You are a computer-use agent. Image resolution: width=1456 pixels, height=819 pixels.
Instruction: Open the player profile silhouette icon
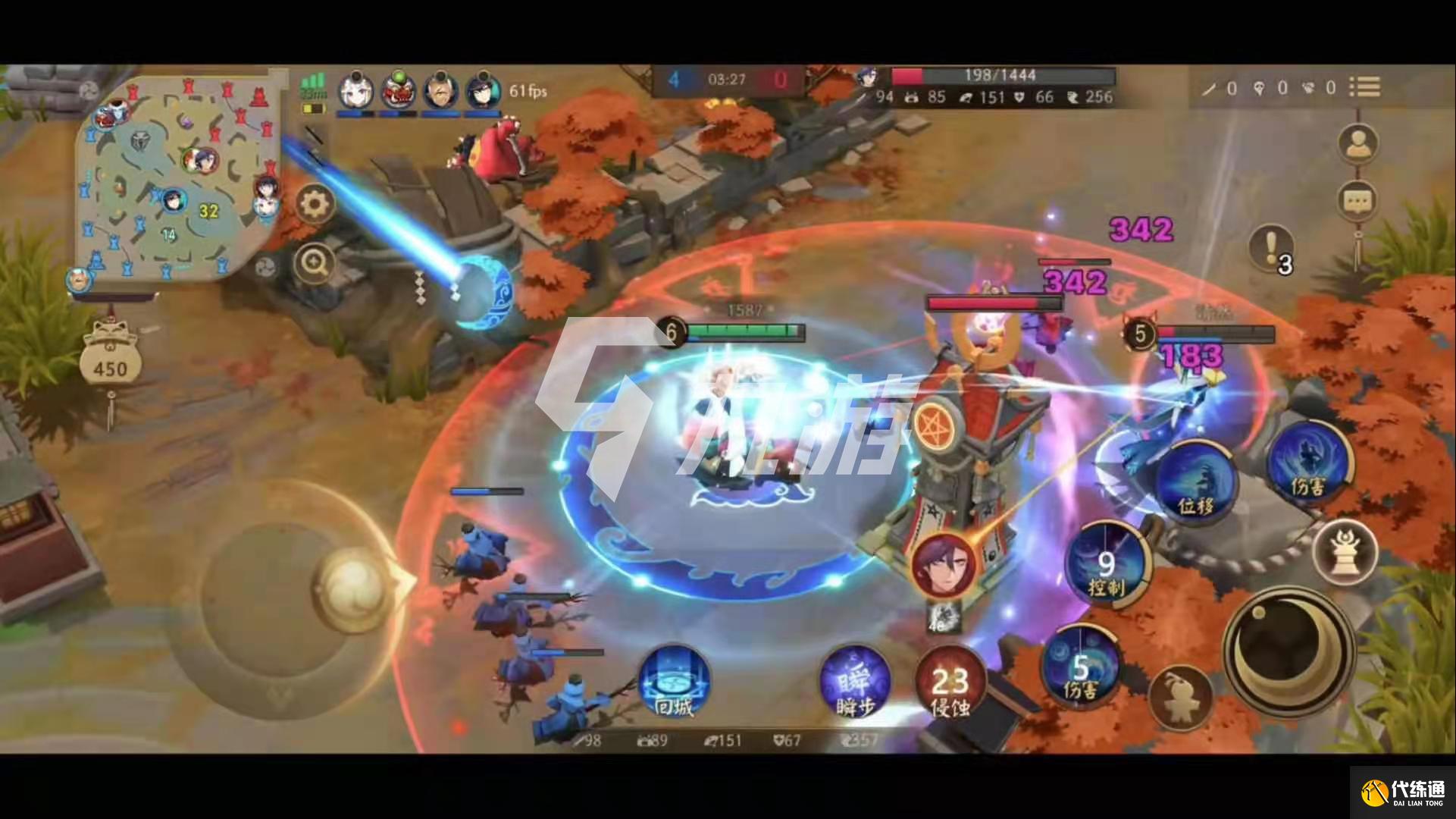1357,144
